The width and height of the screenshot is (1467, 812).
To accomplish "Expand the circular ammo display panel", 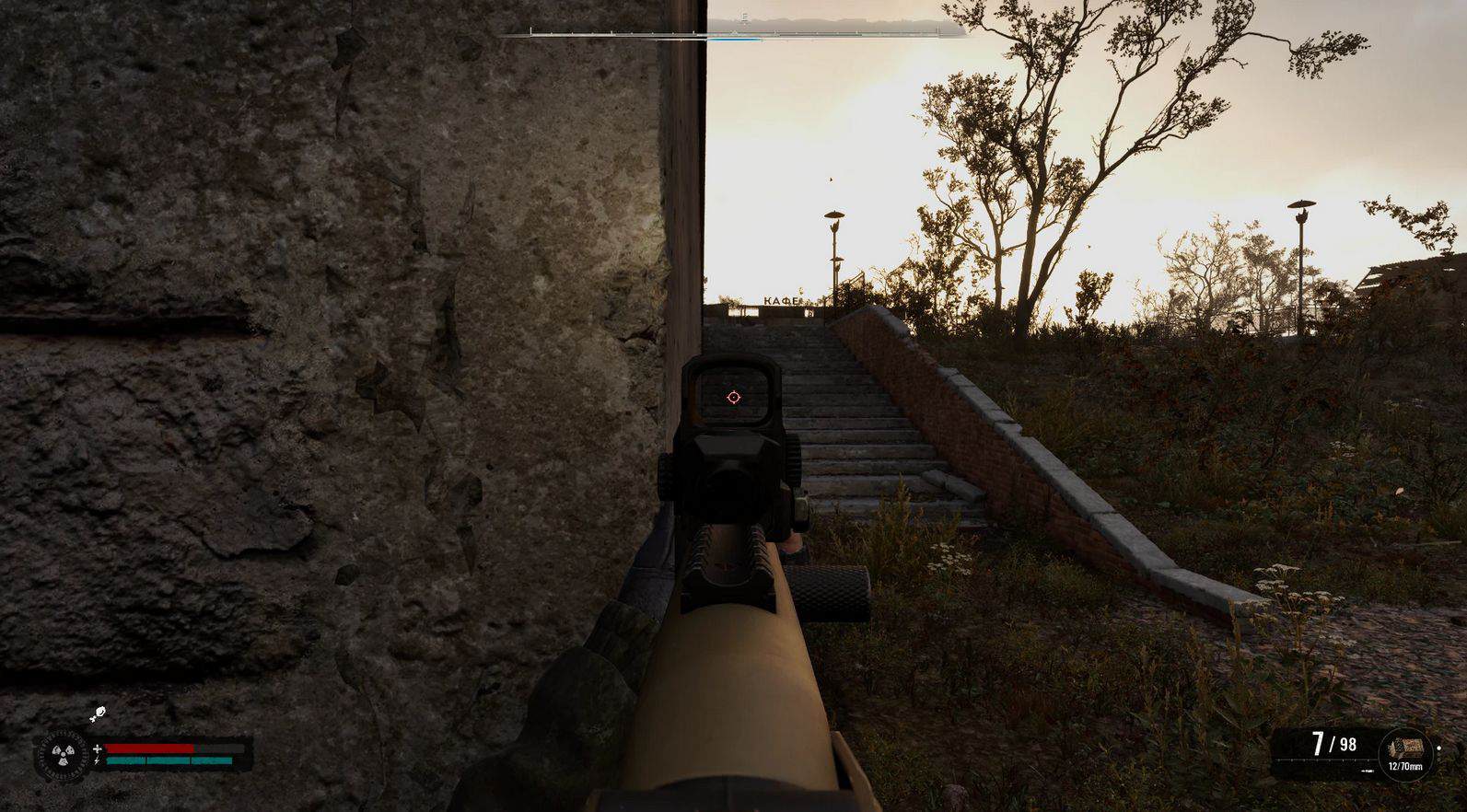I will tap(1405, 752).
